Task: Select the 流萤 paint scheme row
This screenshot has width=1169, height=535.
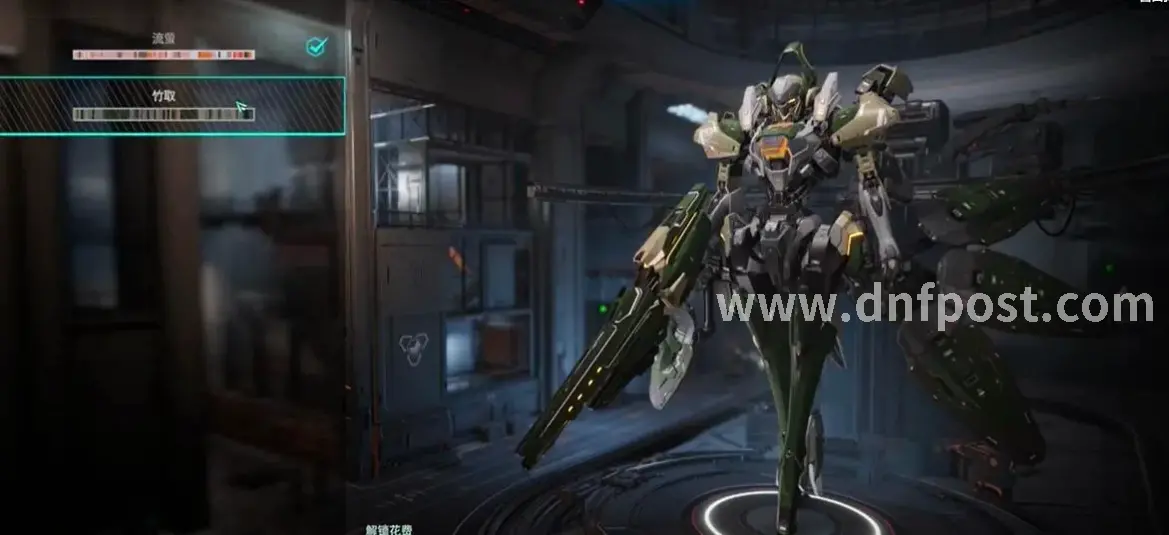Action: (x=165, y=47)
